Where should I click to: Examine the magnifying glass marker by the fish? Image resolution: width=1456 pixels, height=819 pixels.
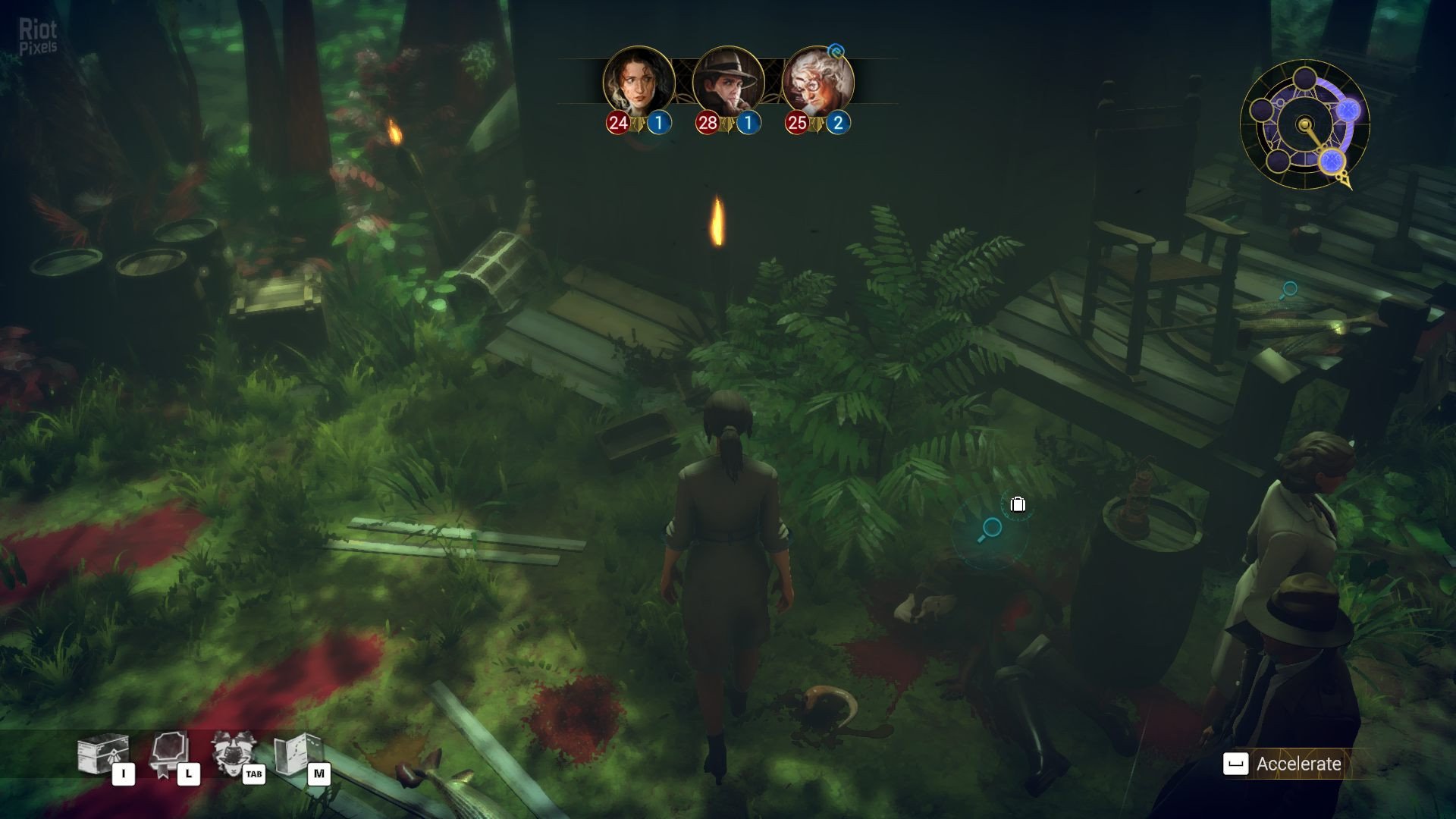point(1288,290)
